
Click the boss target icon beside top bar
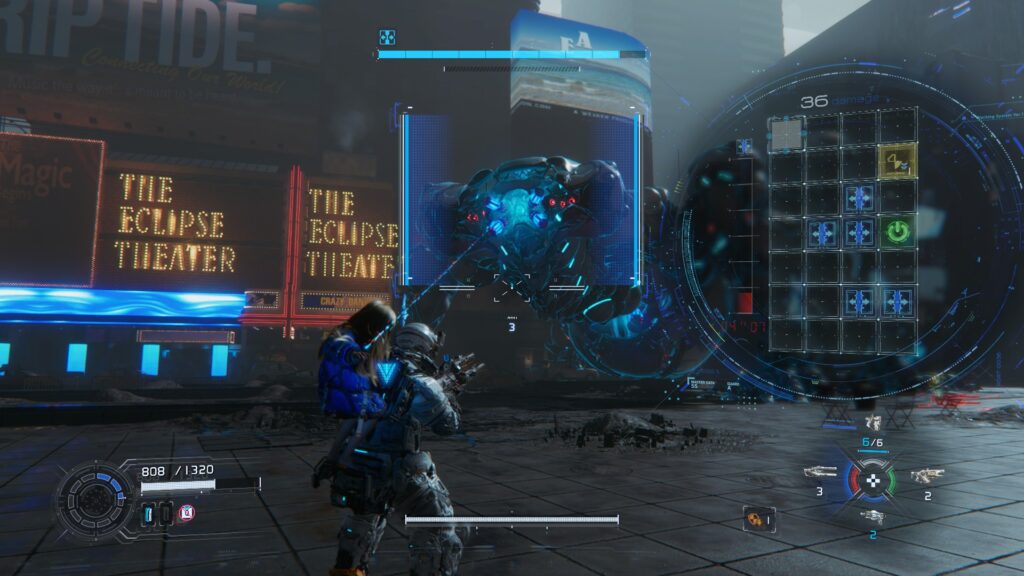click(386, 38)
